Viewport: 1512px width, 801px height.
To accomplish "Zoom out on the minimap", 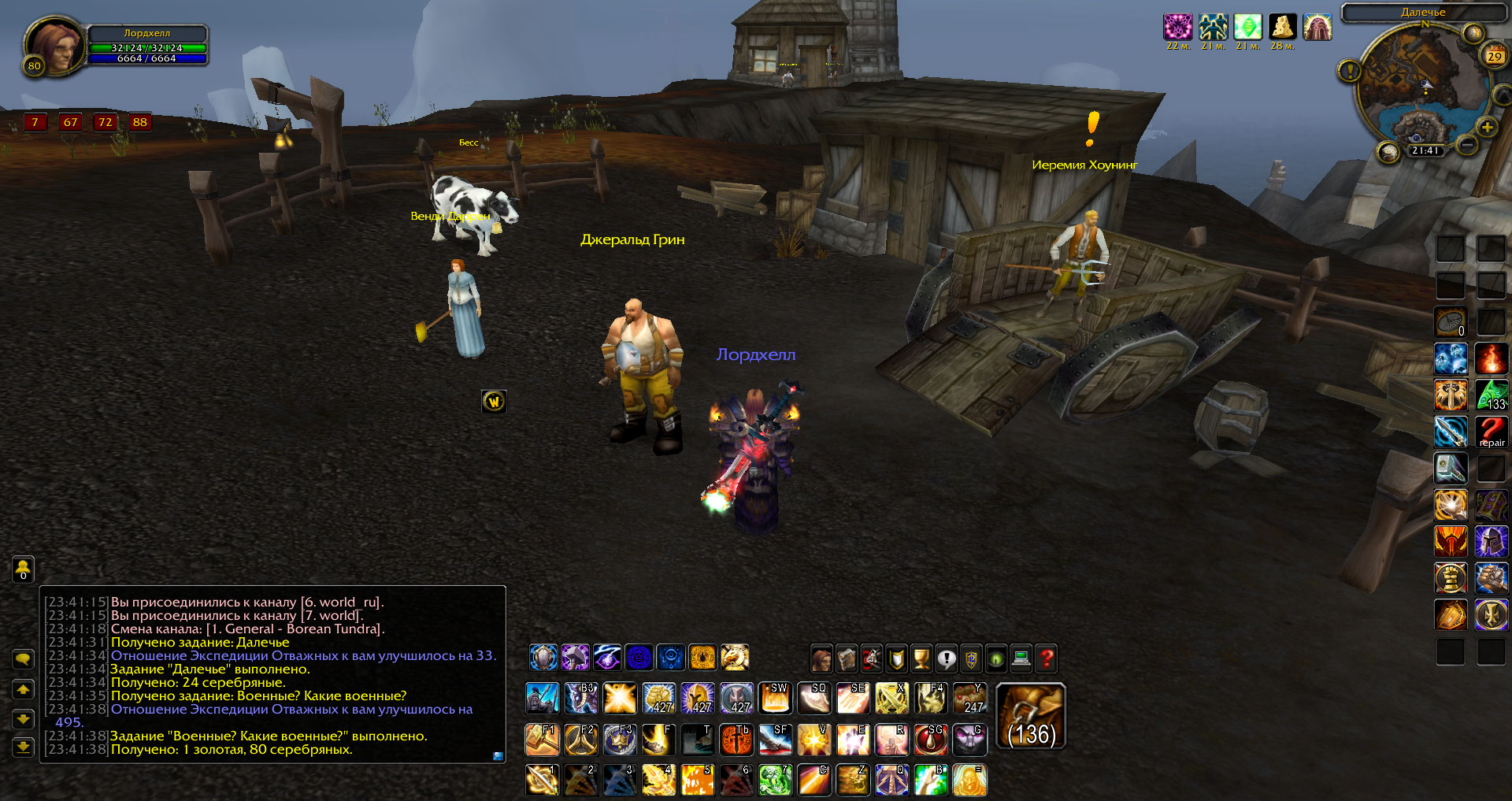I will [1466, 145].
